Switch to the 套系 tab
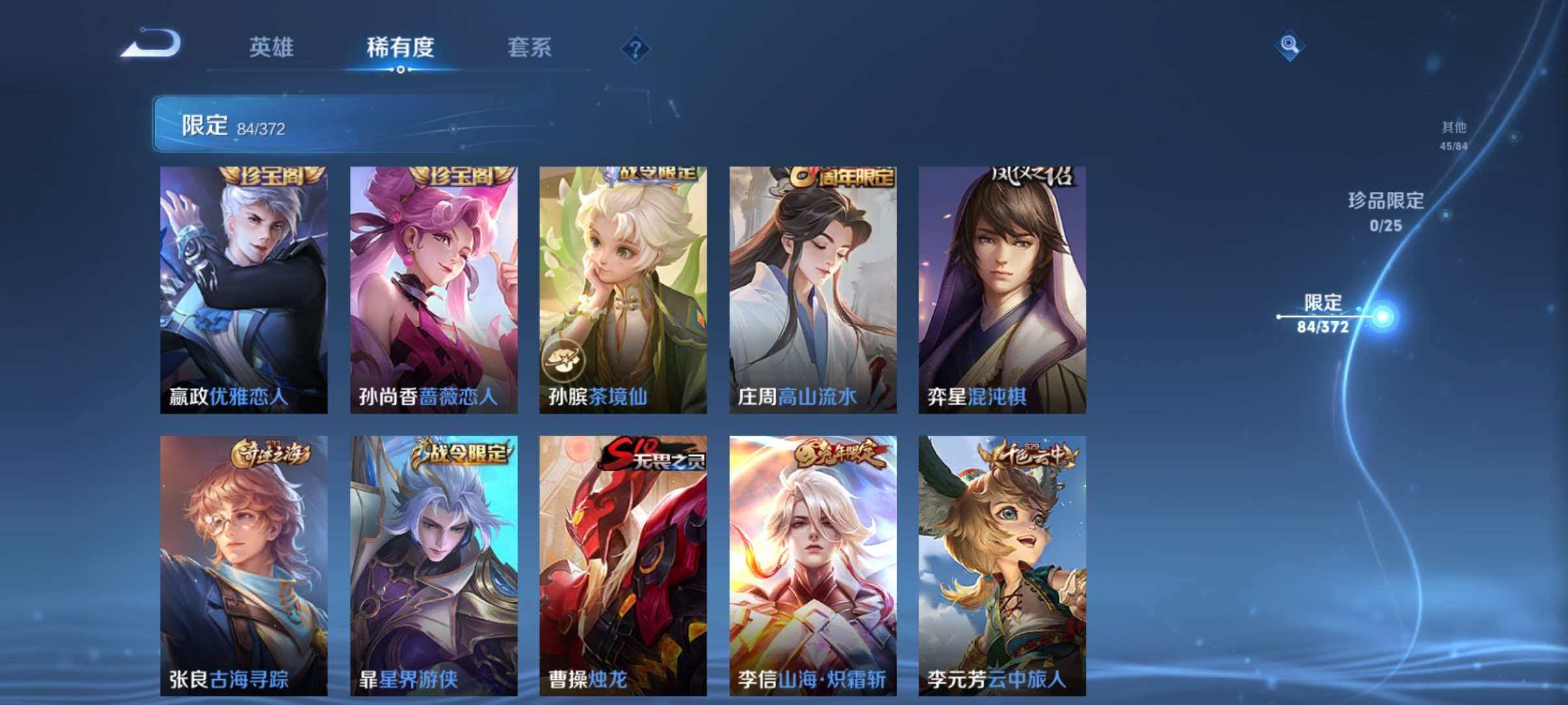Screen dimensions: 1568x705 530,47
